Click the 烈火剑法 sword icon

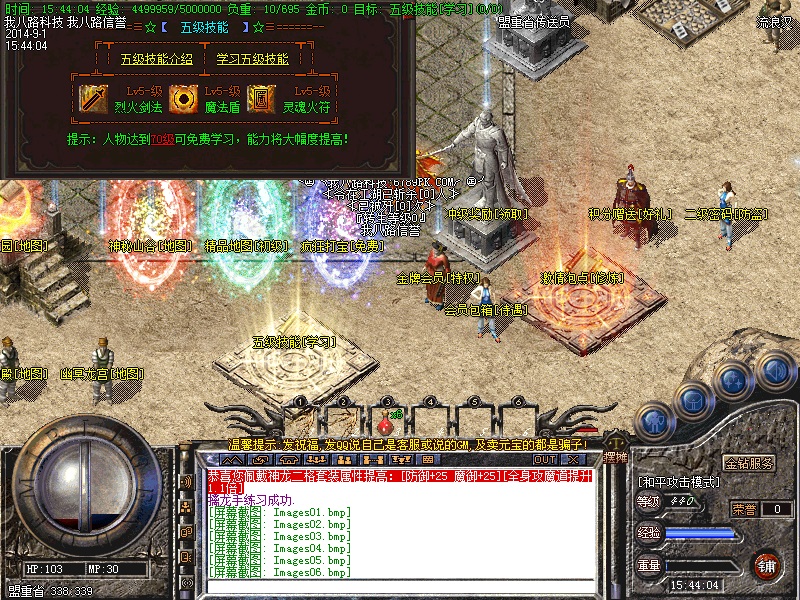[x=94, y=97]
